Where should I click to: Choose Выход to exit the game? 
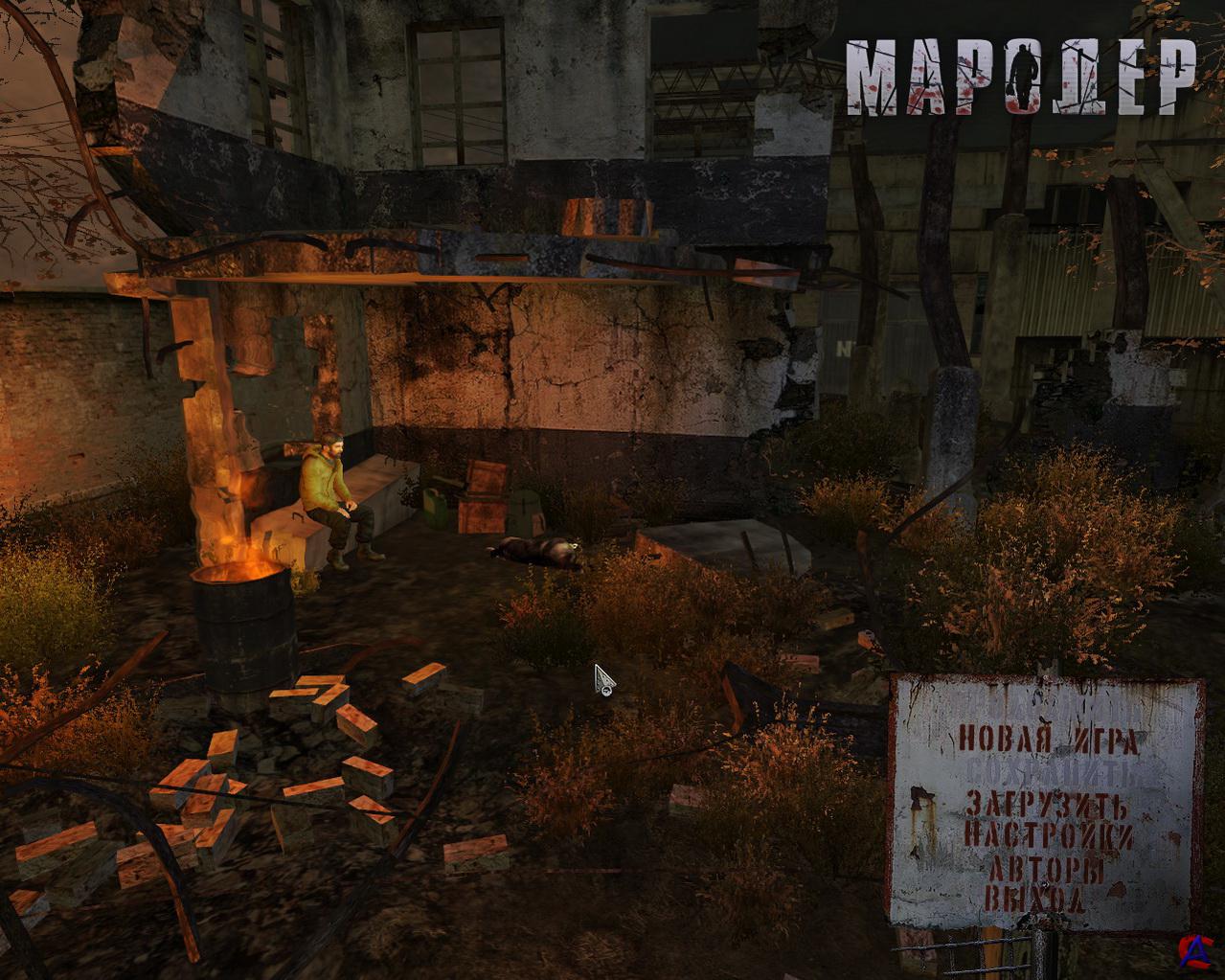(x=1034, y=899)
